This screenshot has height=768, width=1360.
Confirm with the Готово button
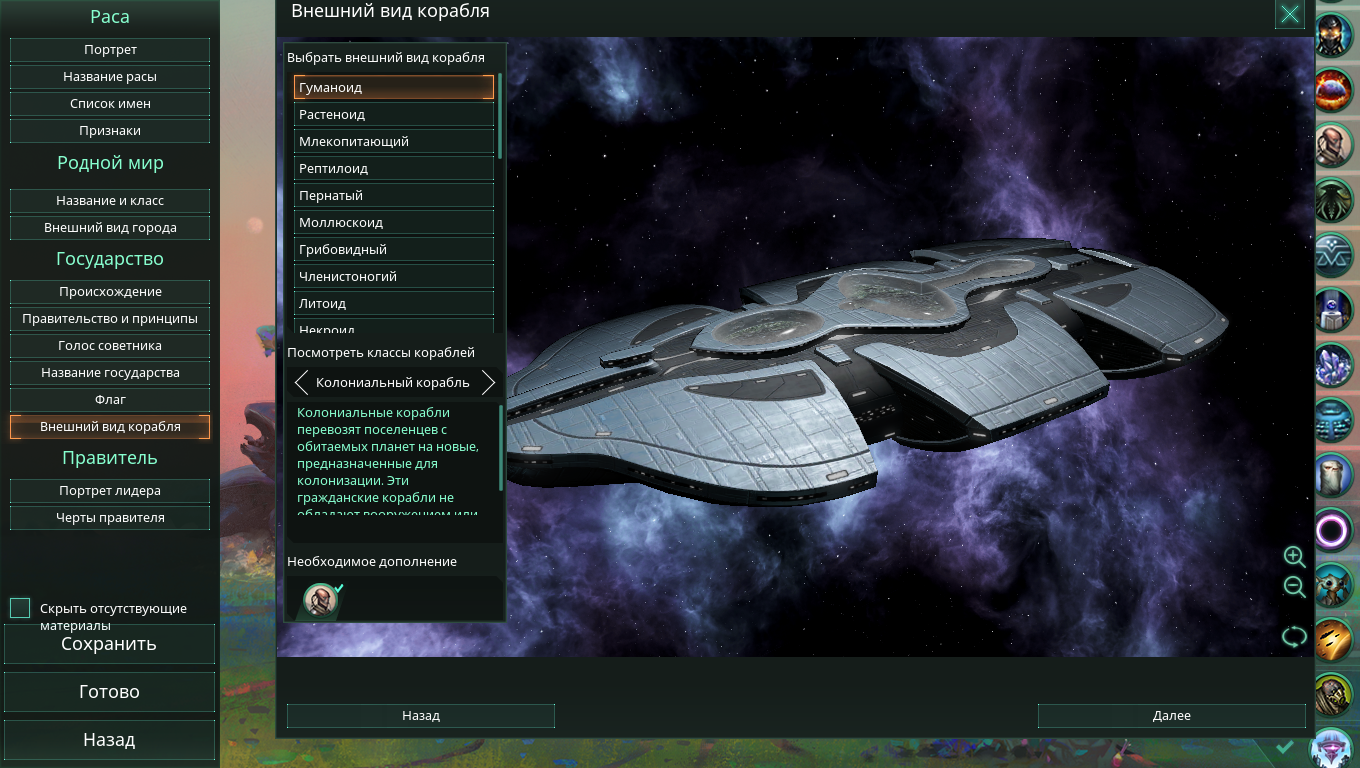pyautogui.click(x=109, y=692)
